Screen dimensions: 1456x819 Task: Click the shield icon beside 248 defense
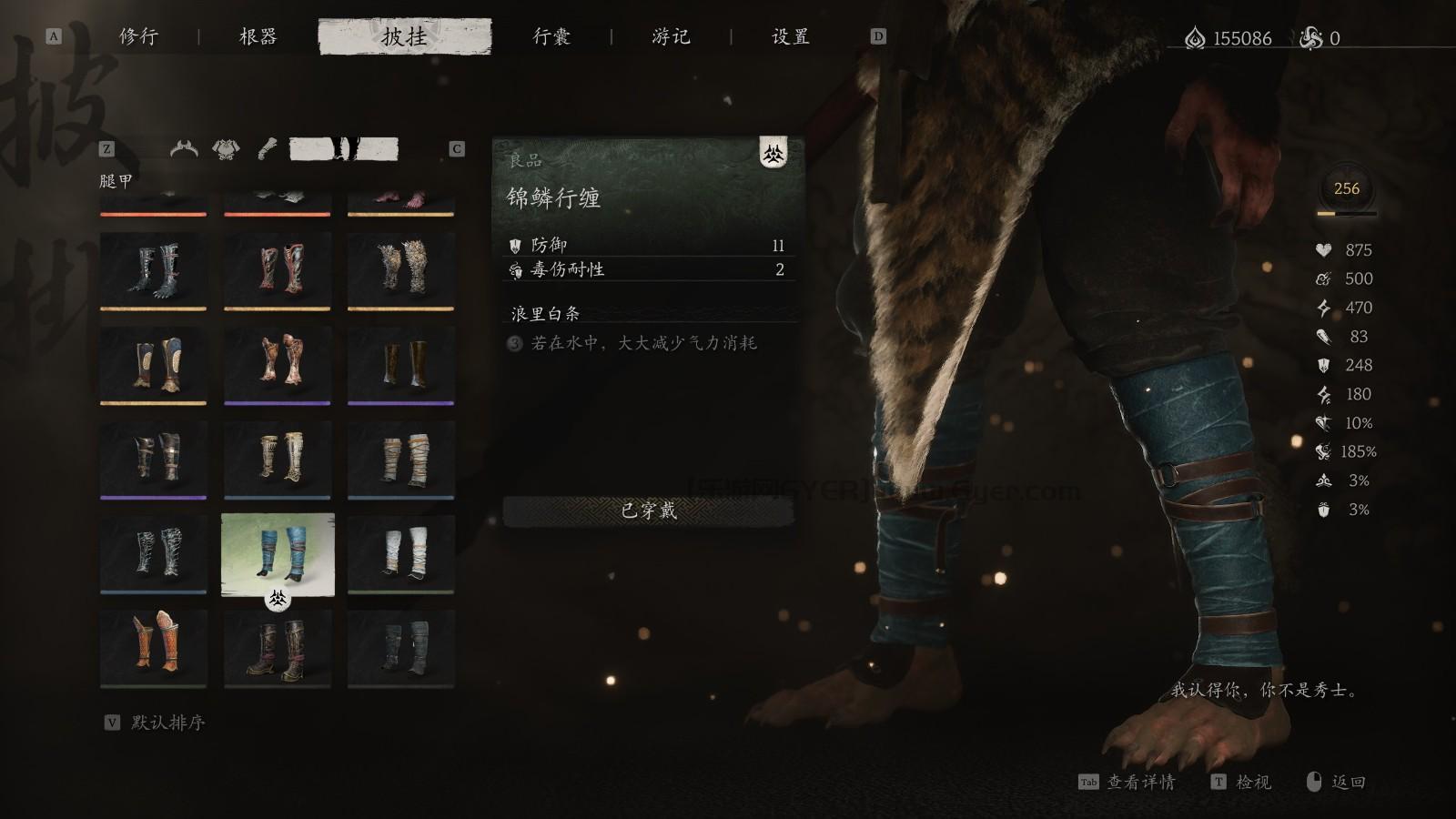[x=1321, y=366]
